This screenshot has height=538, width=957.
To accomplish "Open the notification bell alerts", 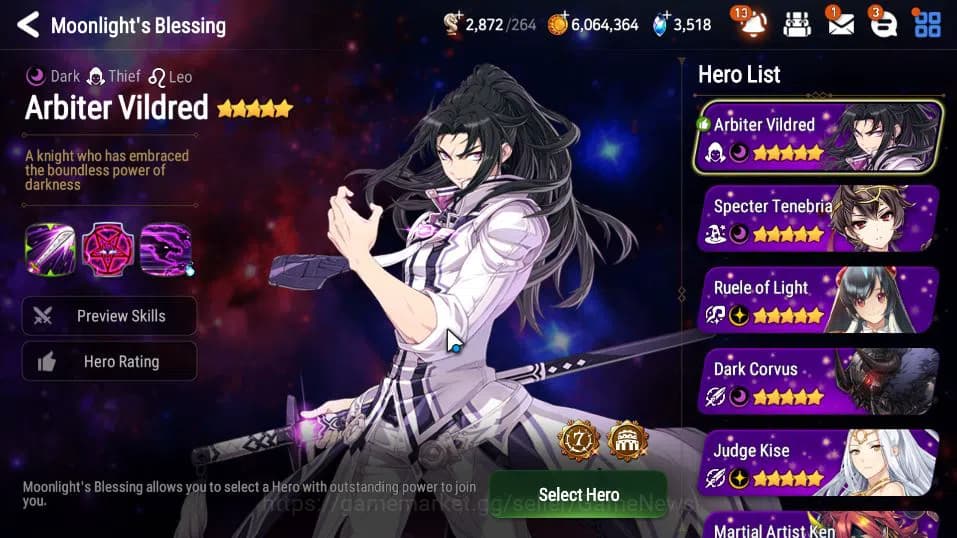I will coord(752,25).
